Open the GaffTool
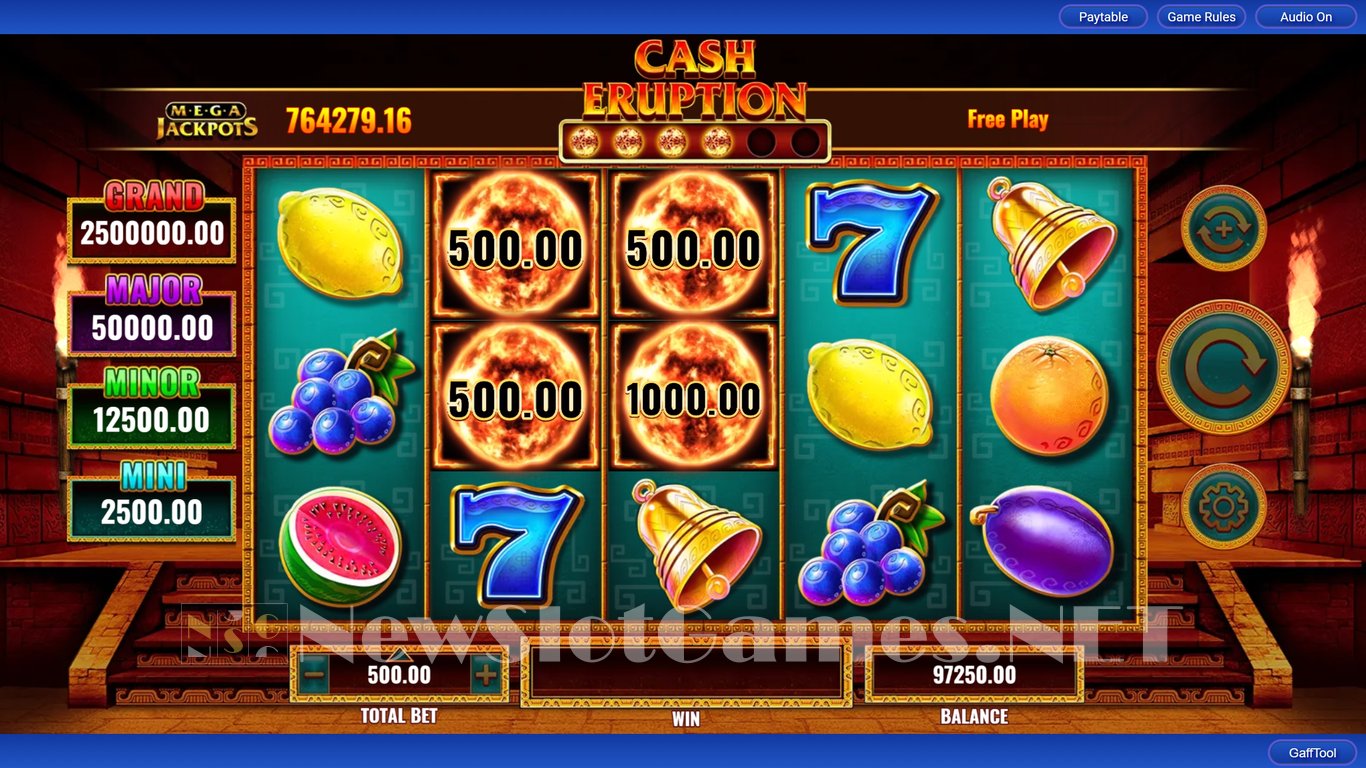This screenshot has height=768, width=1366. [1312, 753]
